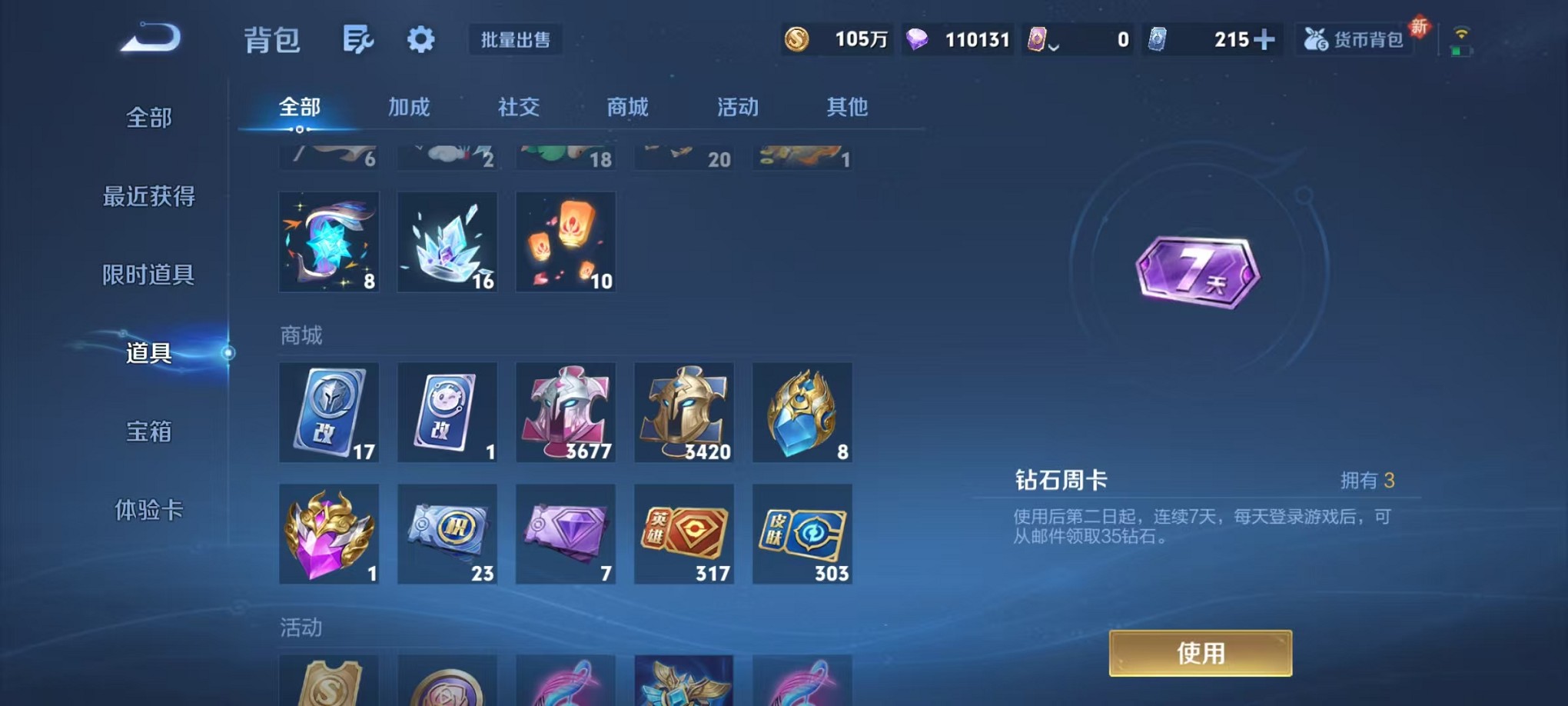Switch to the 商城 tab

click(626, 108)
